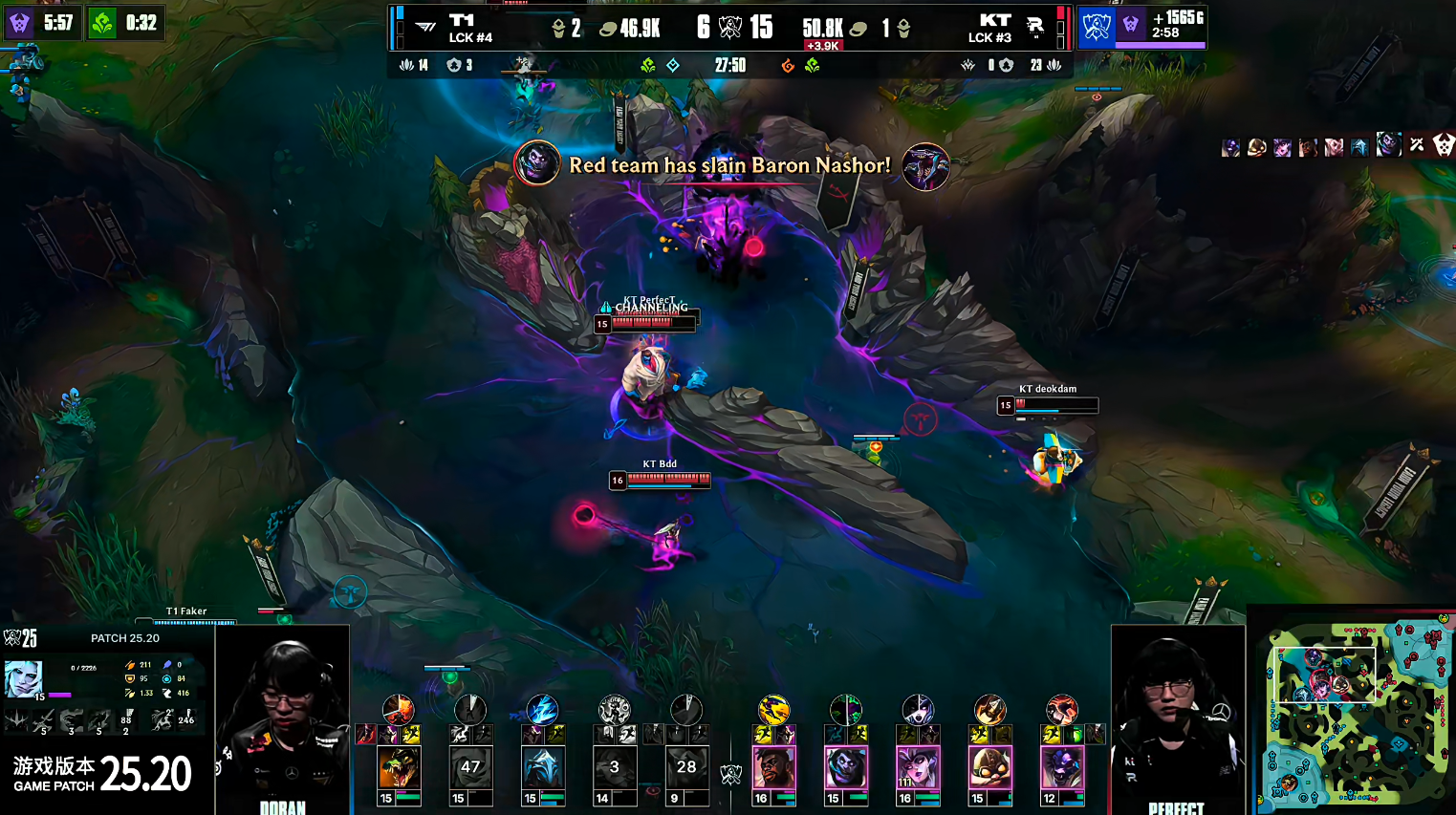Select the dead champion portrait showing 3

coord(614,767)
